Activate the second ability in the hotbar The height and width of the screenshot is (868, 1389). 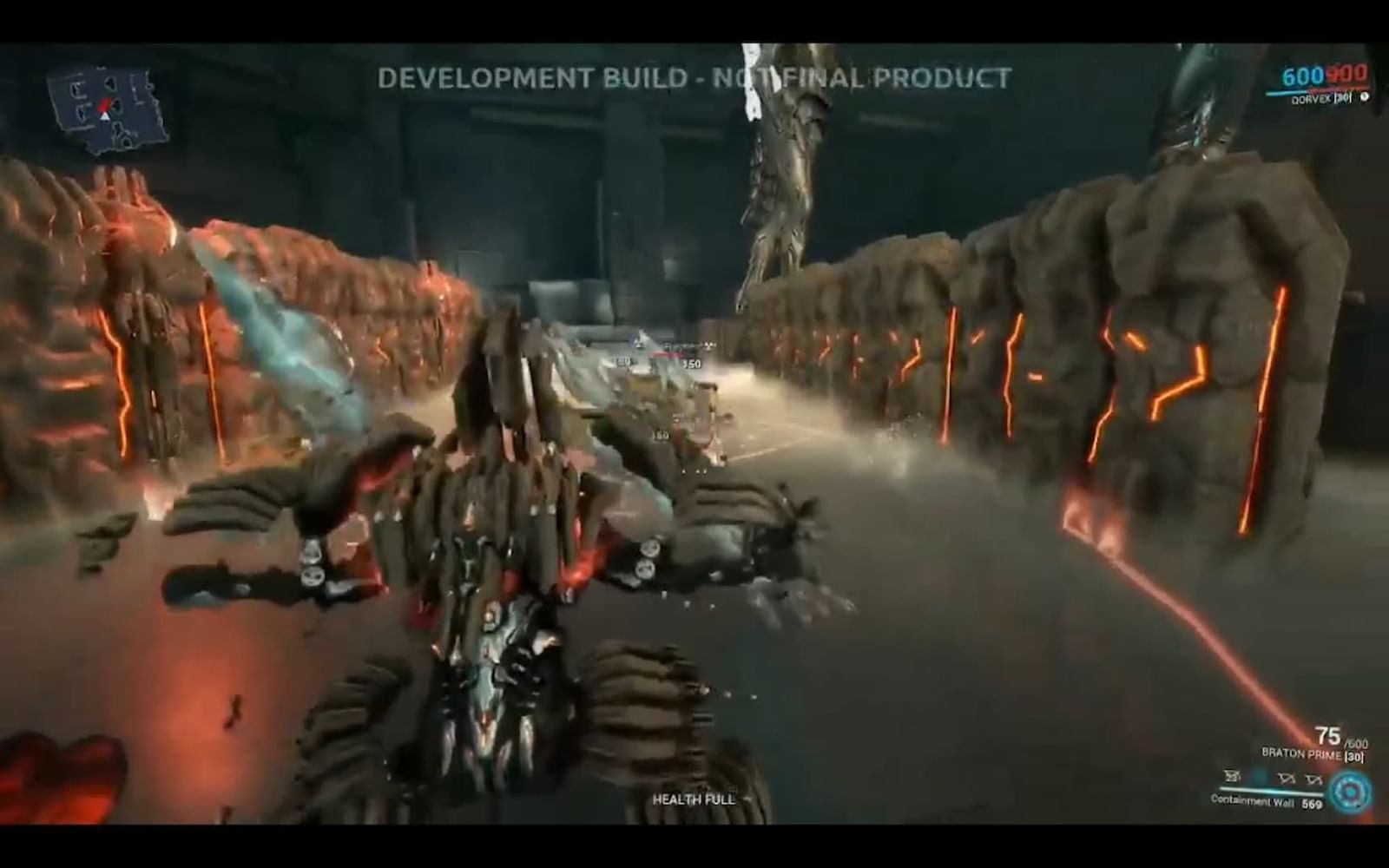coord(1258,775)
